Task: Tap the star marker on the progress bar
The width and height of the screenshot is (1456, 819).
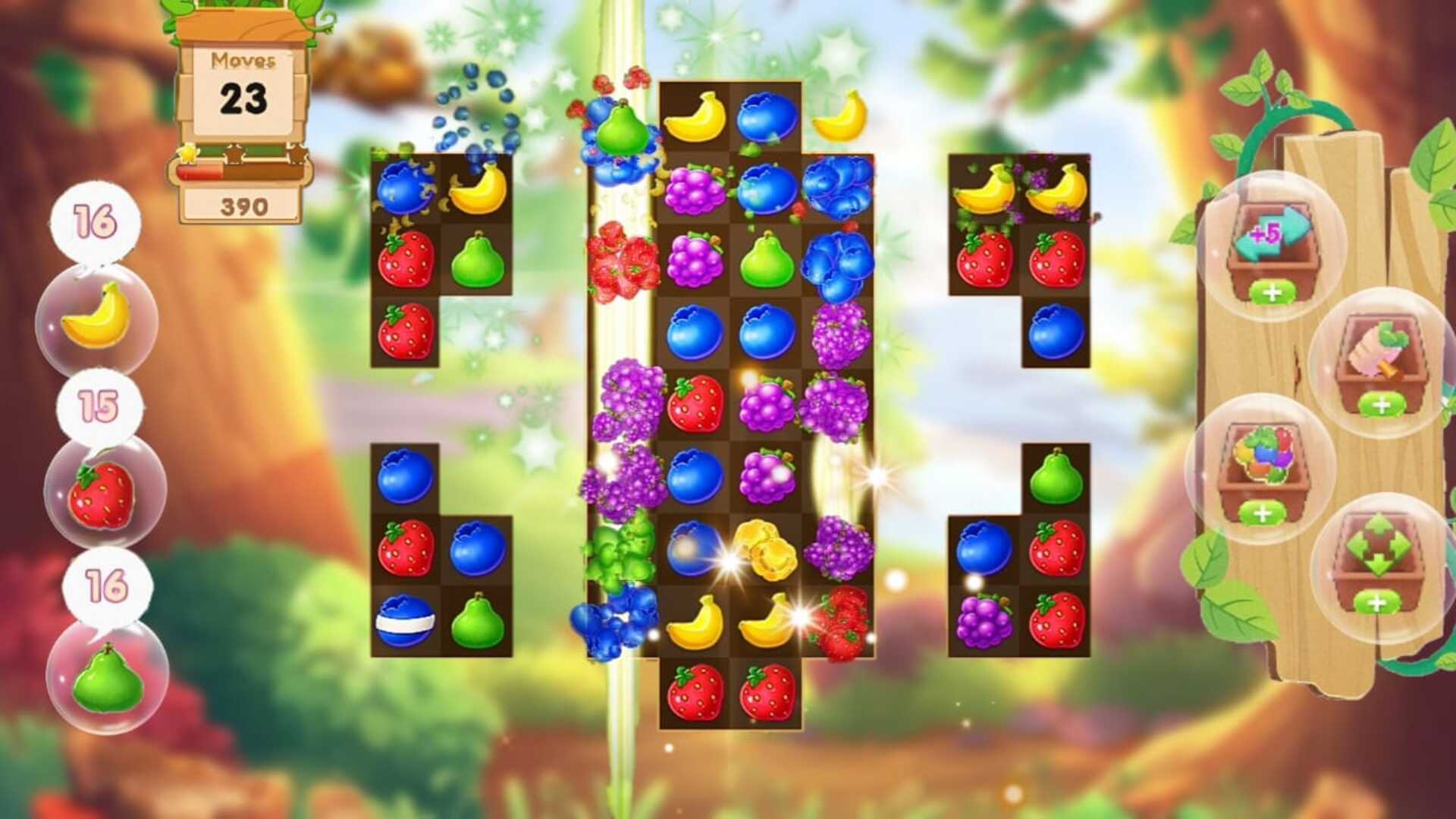Action: pos(189,152)
